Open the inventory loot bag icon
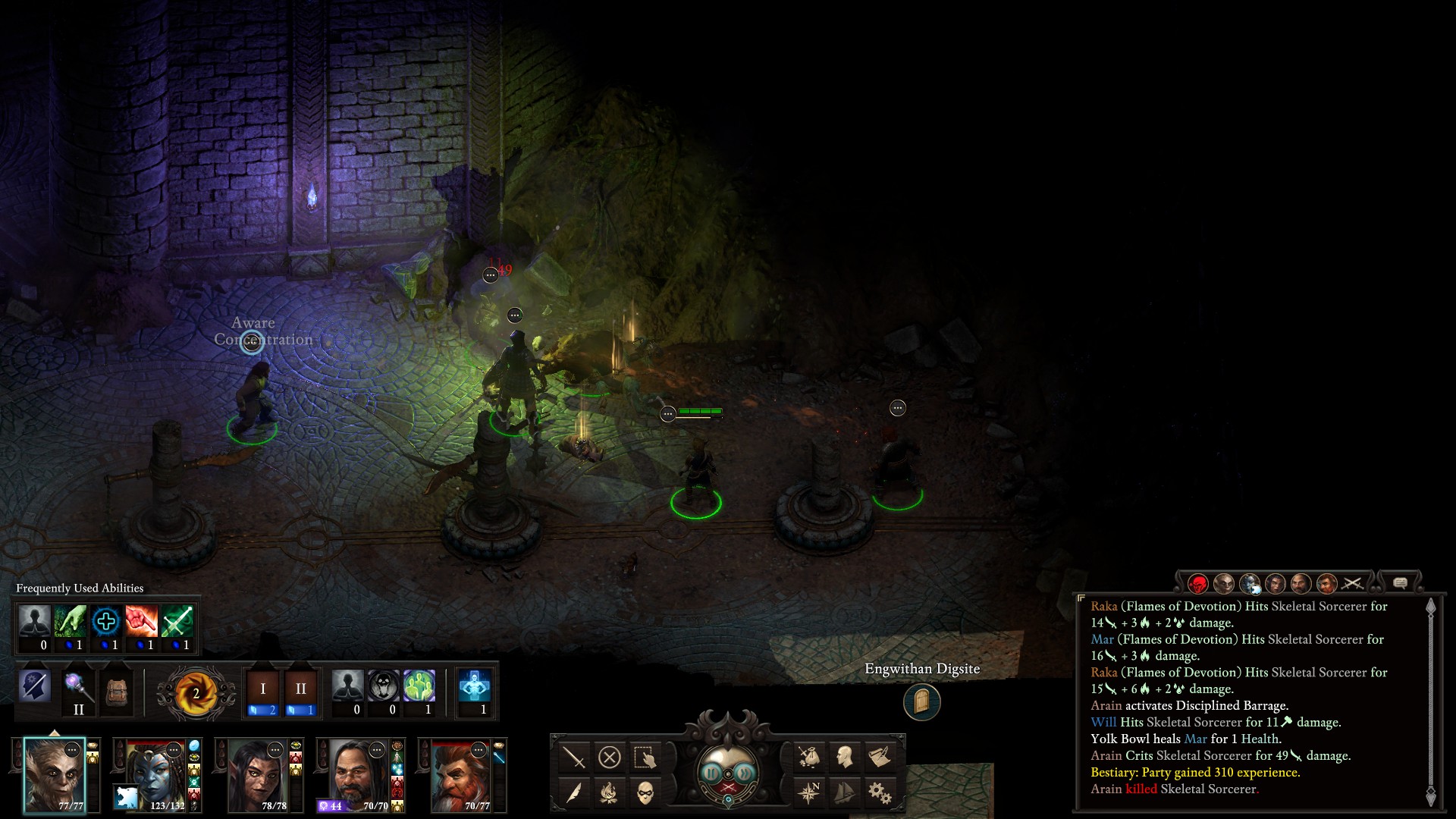1456x819 pixels. tap(808, 757)
